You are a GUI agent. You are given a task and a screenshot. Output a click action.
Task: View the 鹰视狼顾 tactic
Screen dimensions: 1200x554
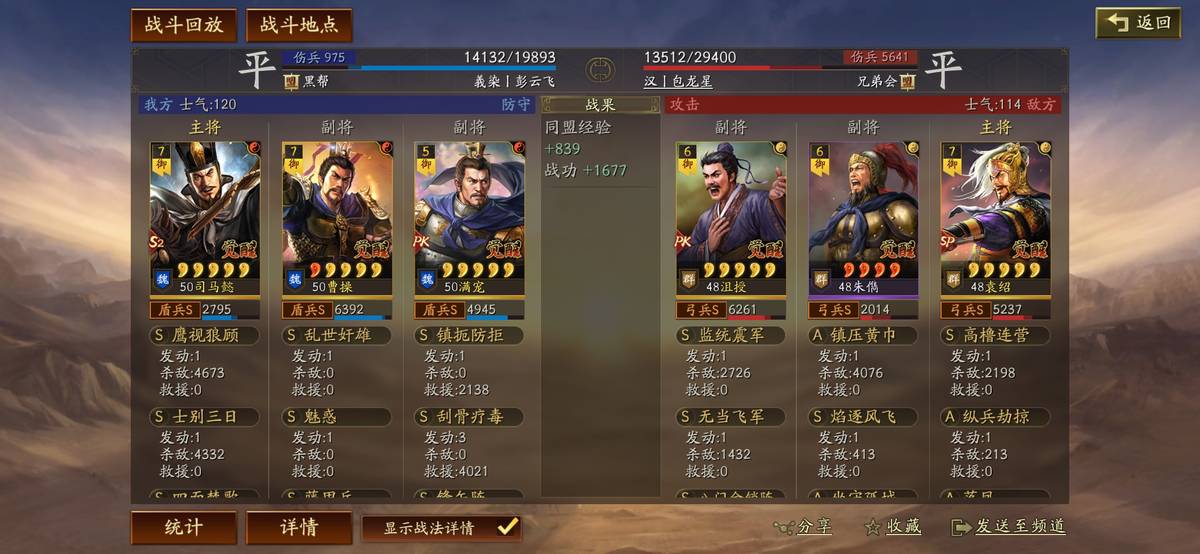[x=204, y=335]
